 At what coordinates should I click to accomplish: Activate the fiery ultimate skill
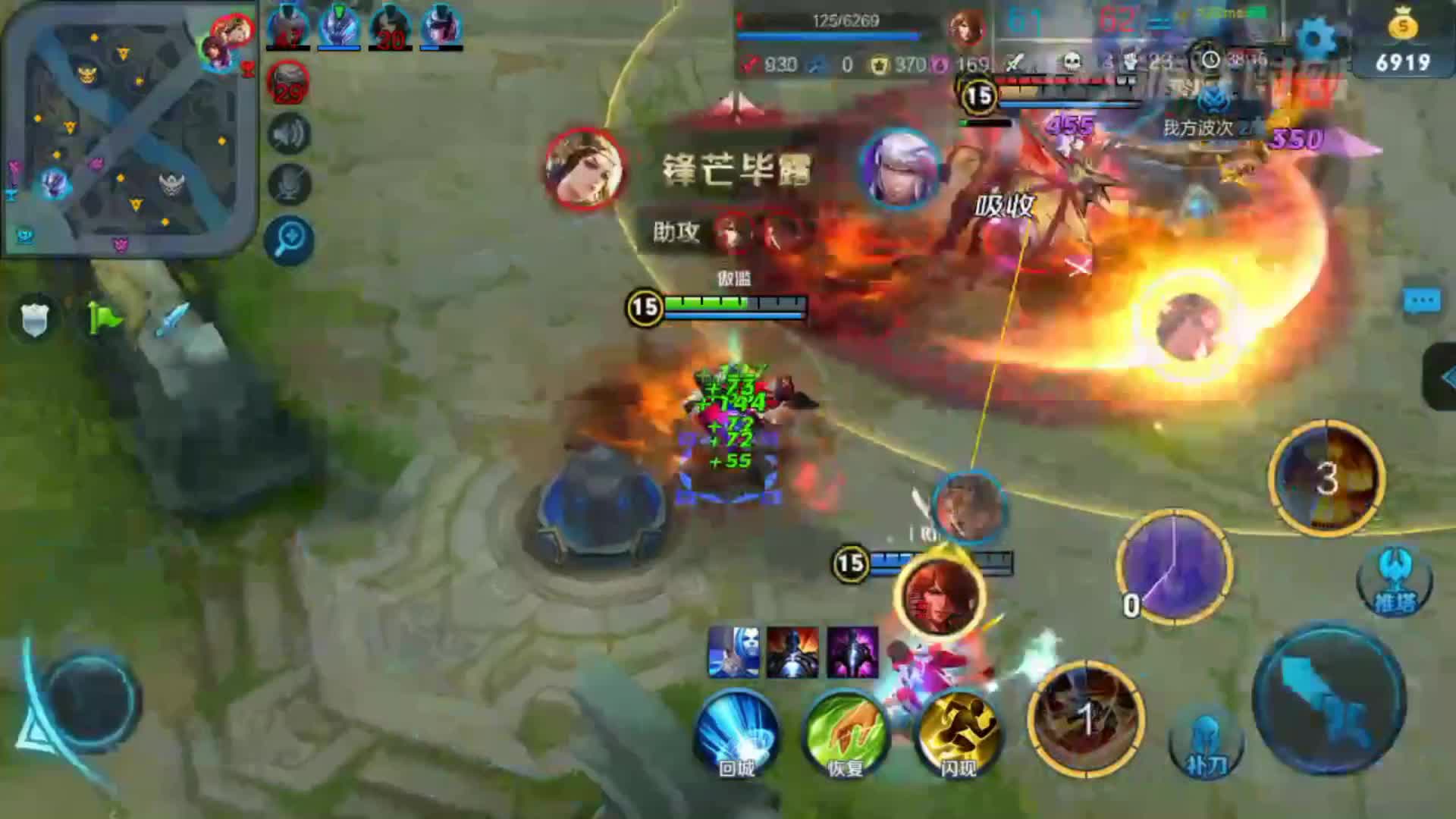(1326, 478)
